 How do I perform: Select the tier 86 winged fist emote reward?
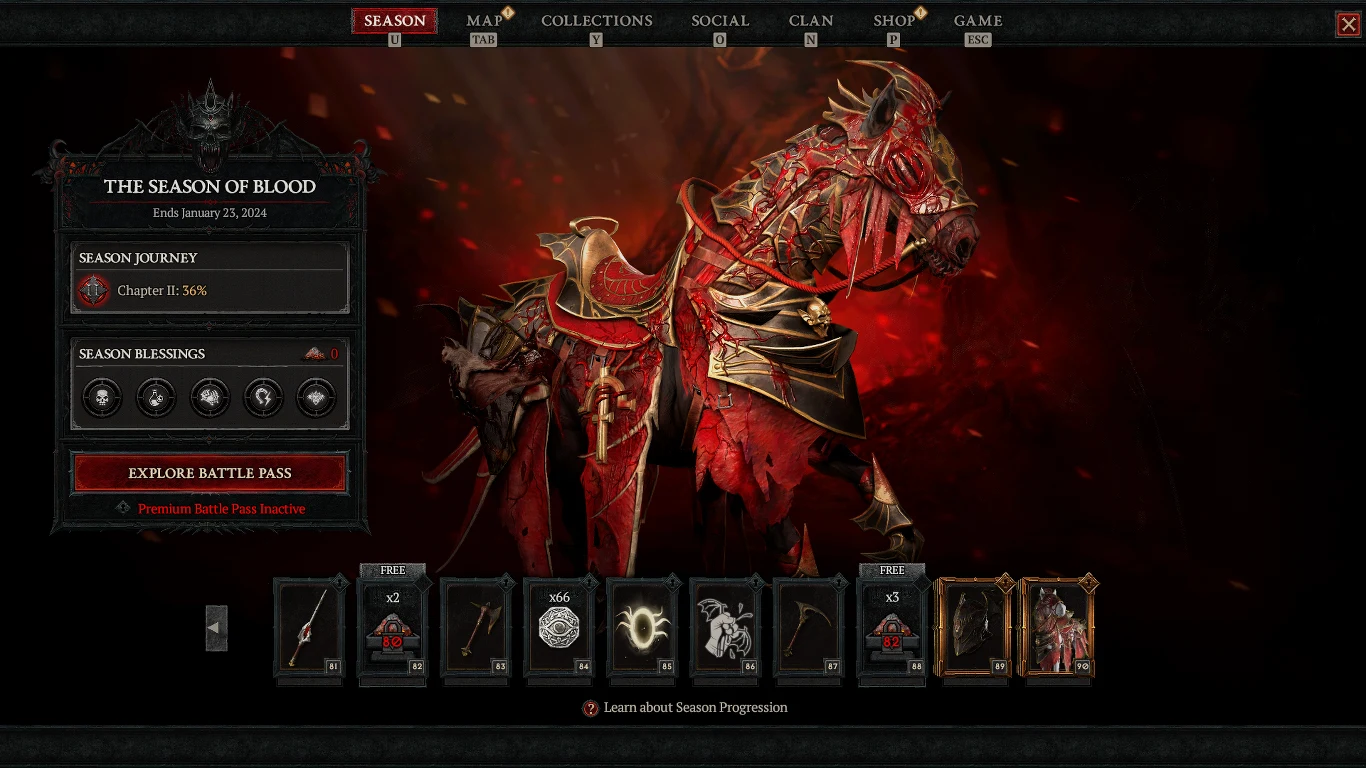[x=725, y=628]
